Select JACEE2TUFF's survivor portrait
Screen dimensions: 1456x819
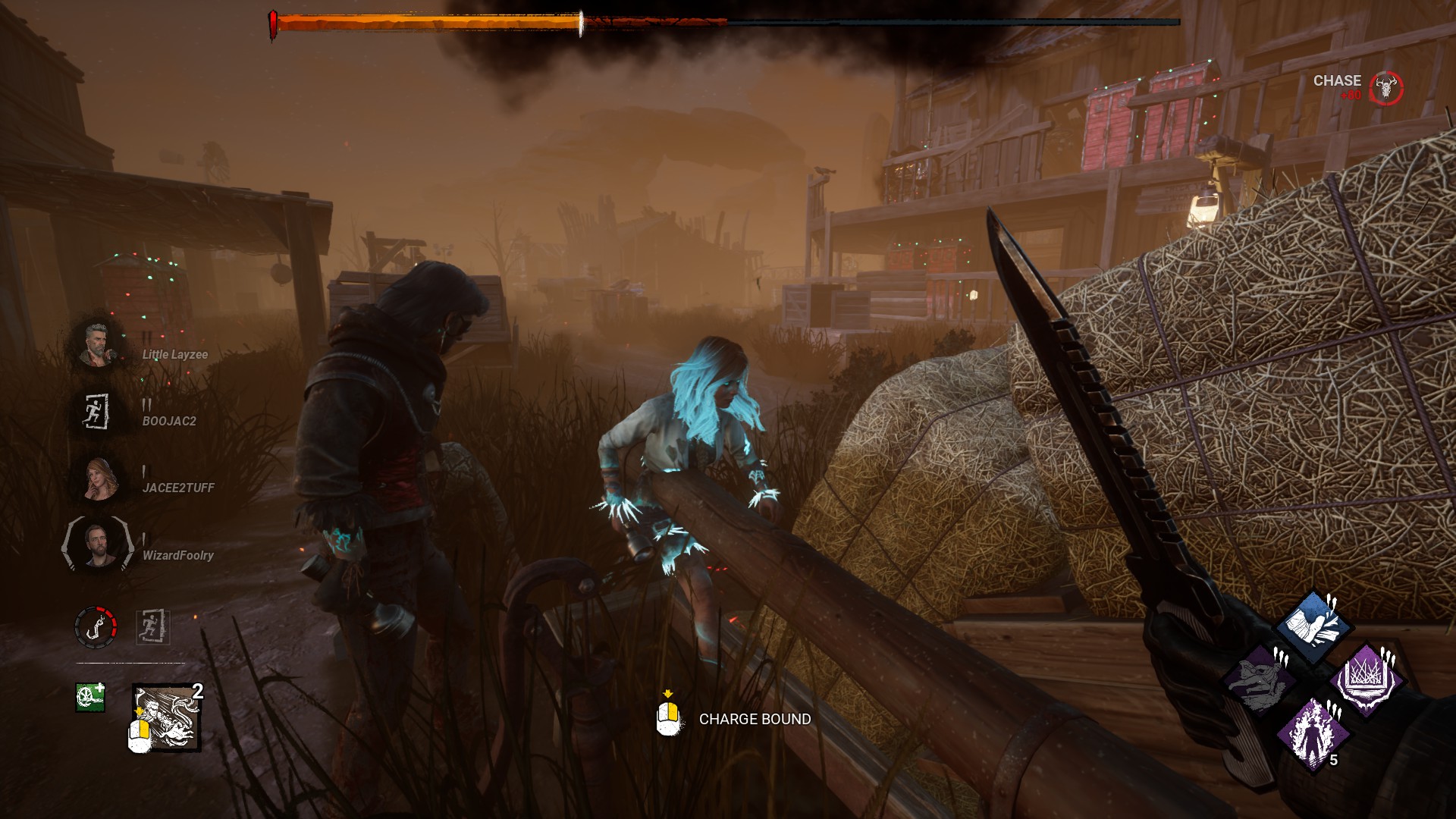click(97, 479)
